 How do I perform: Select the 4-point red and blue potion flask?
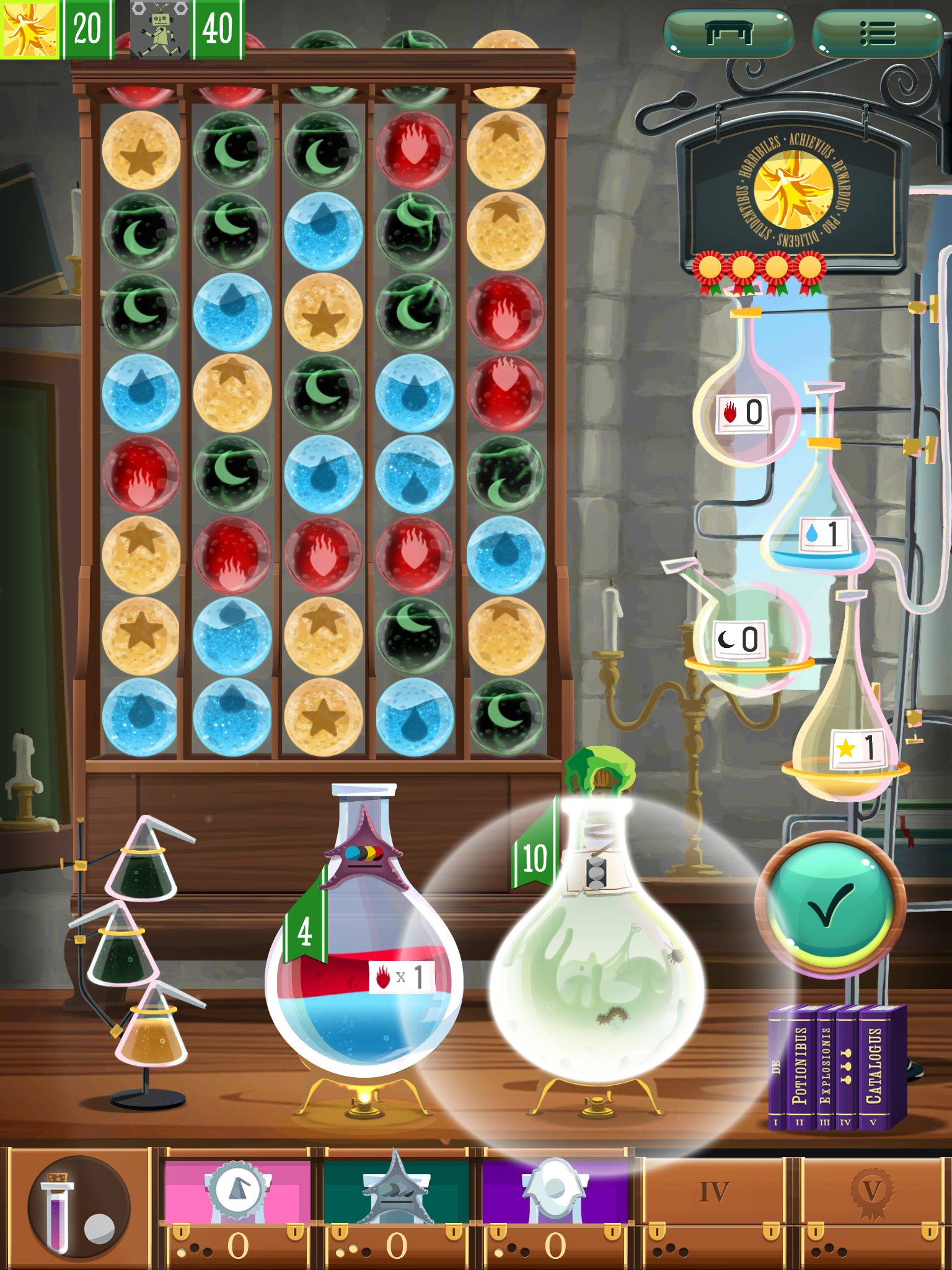pos(364,967)
